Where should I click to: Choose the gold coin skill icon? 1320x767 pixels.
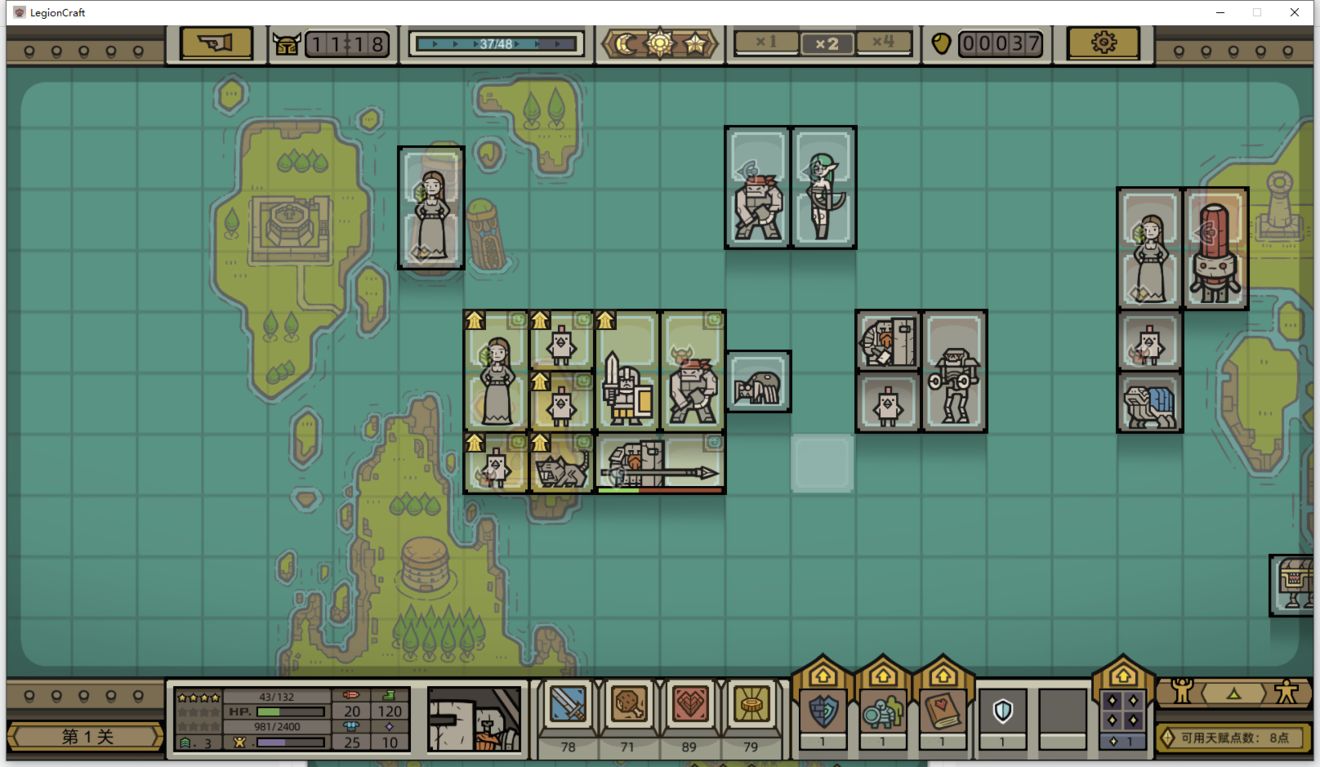point(750,705)
